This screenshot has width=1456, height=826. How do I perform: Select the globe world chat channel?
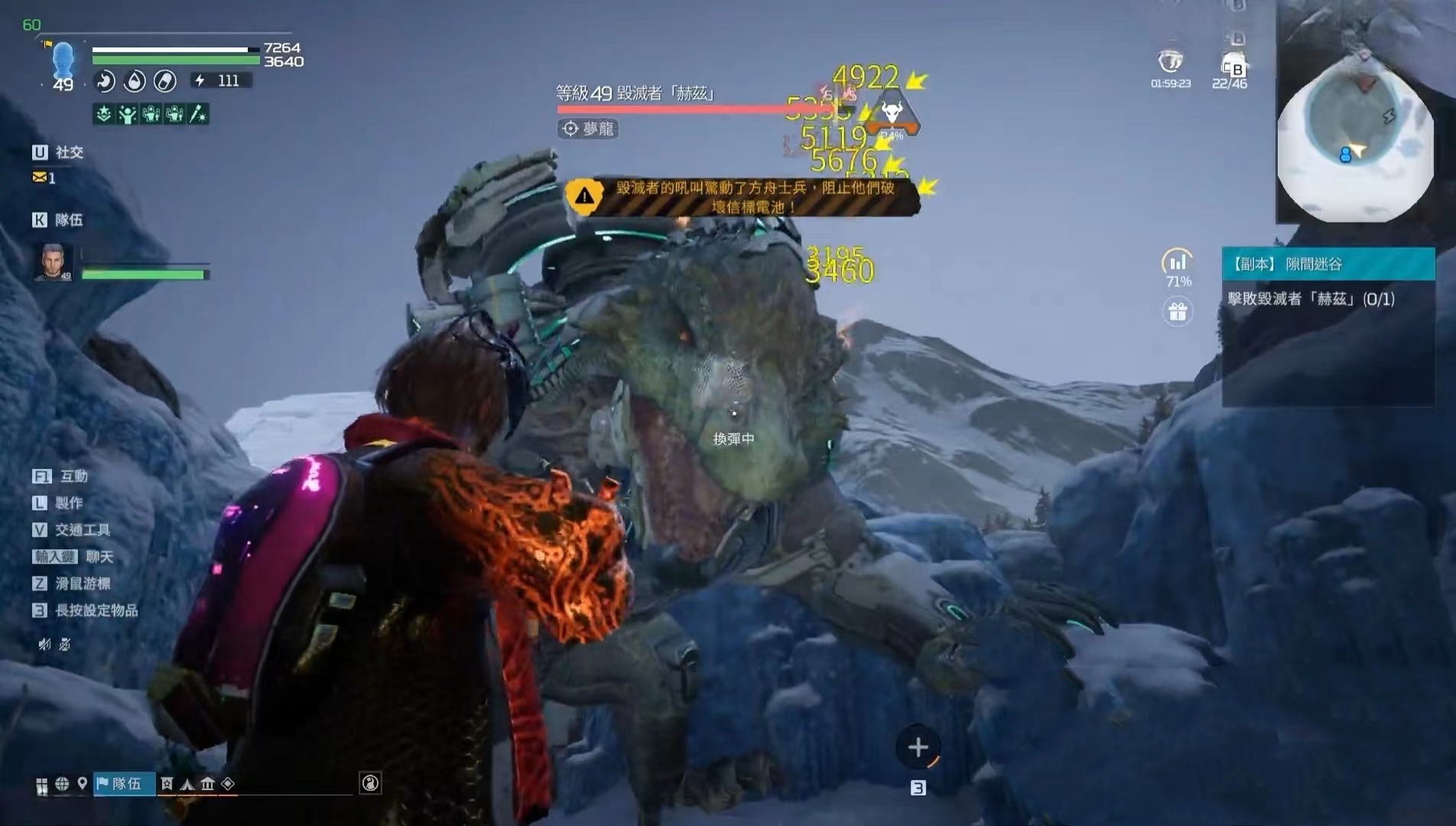tap(62, 783)
